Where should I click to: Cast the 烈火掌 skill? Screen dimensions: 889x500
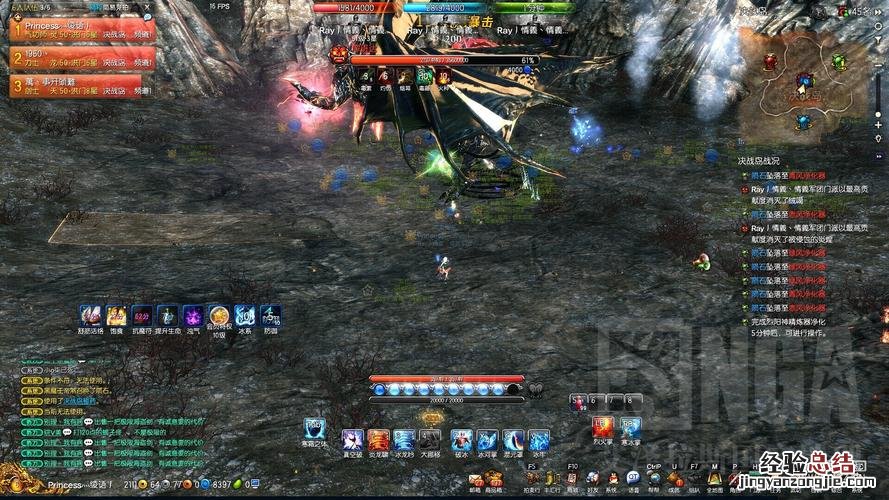(x=602, y=427)
